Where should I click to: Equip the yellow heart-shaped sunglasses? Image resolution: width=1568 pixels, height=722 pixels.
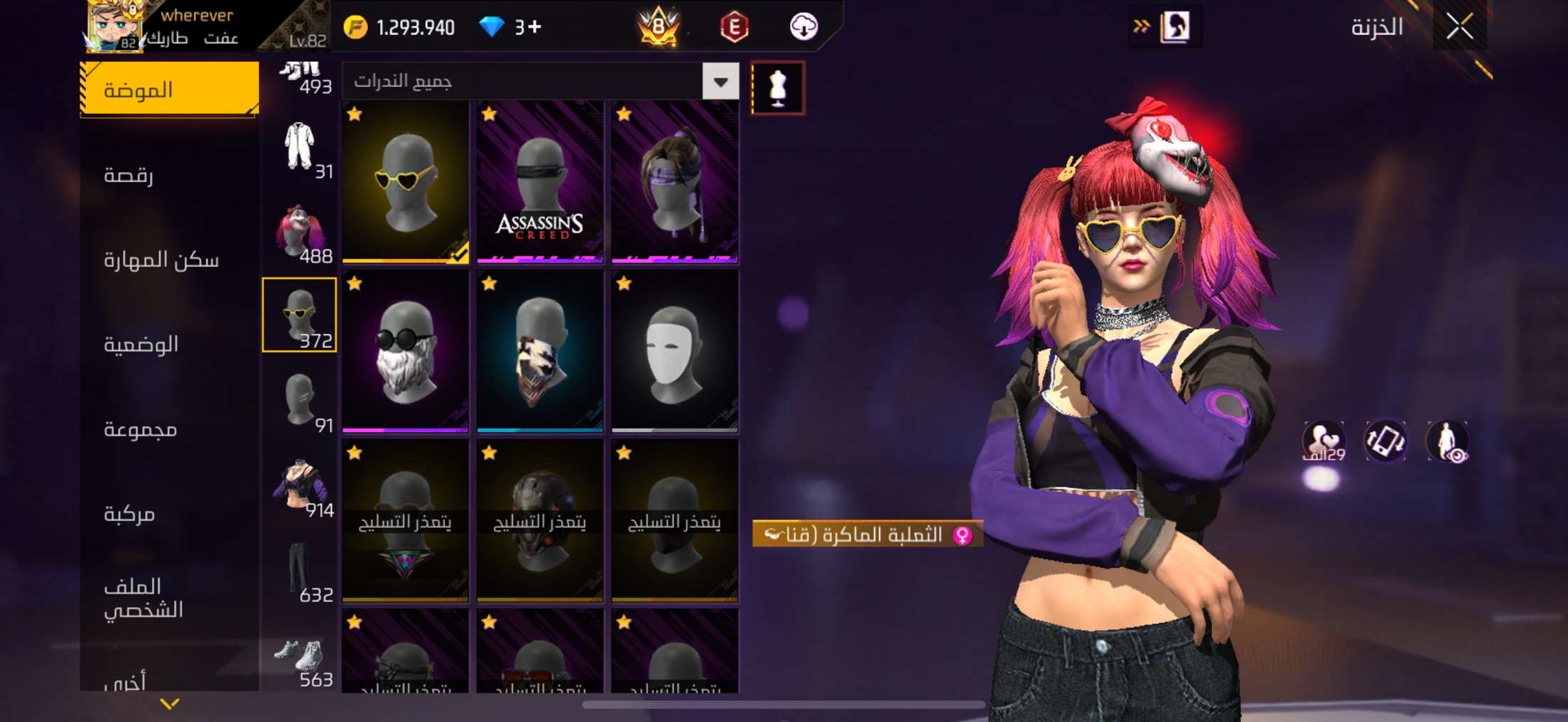[405, 182]
